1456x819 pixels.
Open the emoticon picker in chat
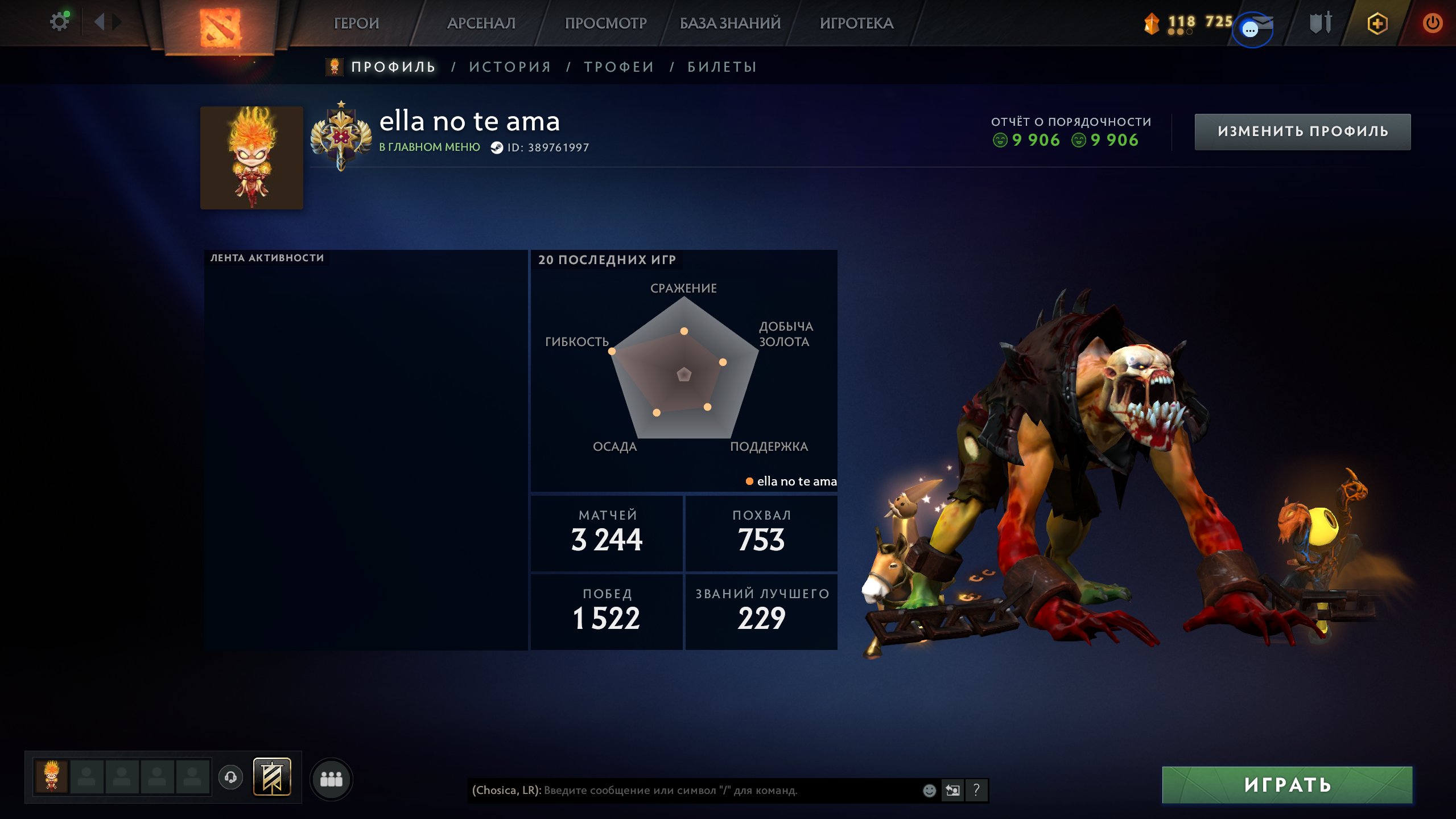tap(929, 790)
